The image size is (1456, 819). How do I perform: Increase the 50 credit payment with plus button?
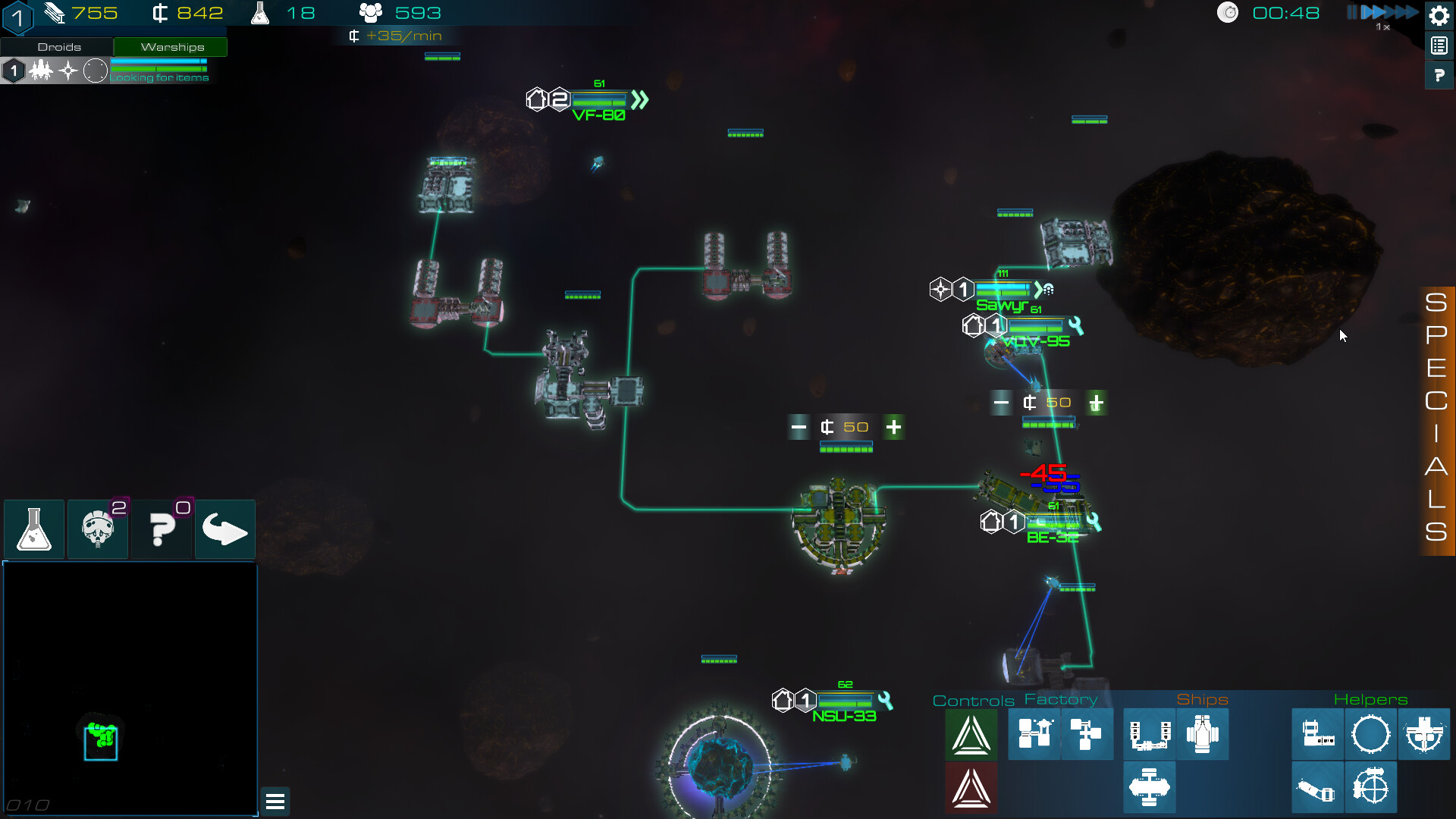coord(893,427)
